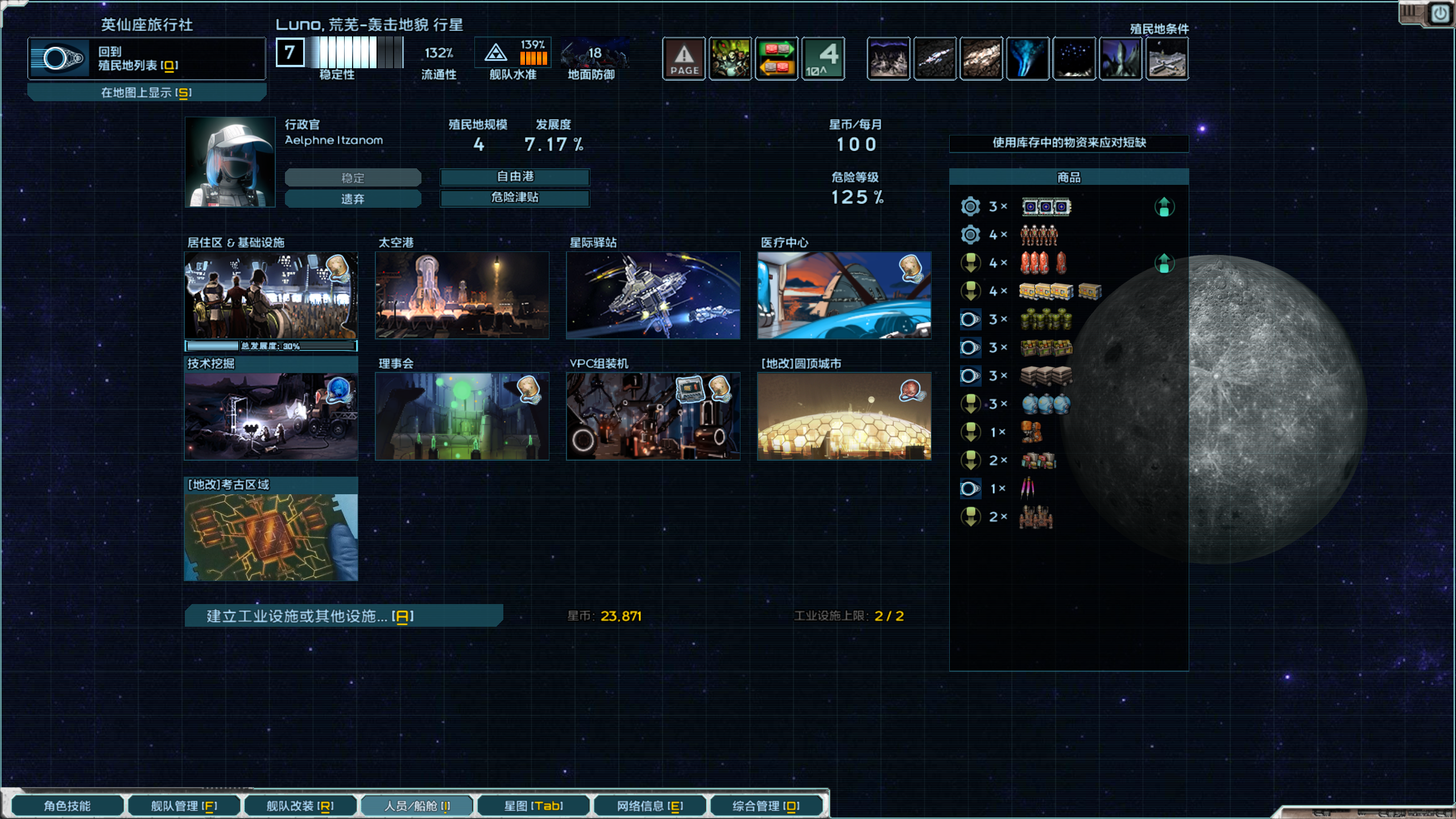This screenshot has width=1456, height=819.
Task: Click the PAGE warning alert icon
Action: (684, 58)
